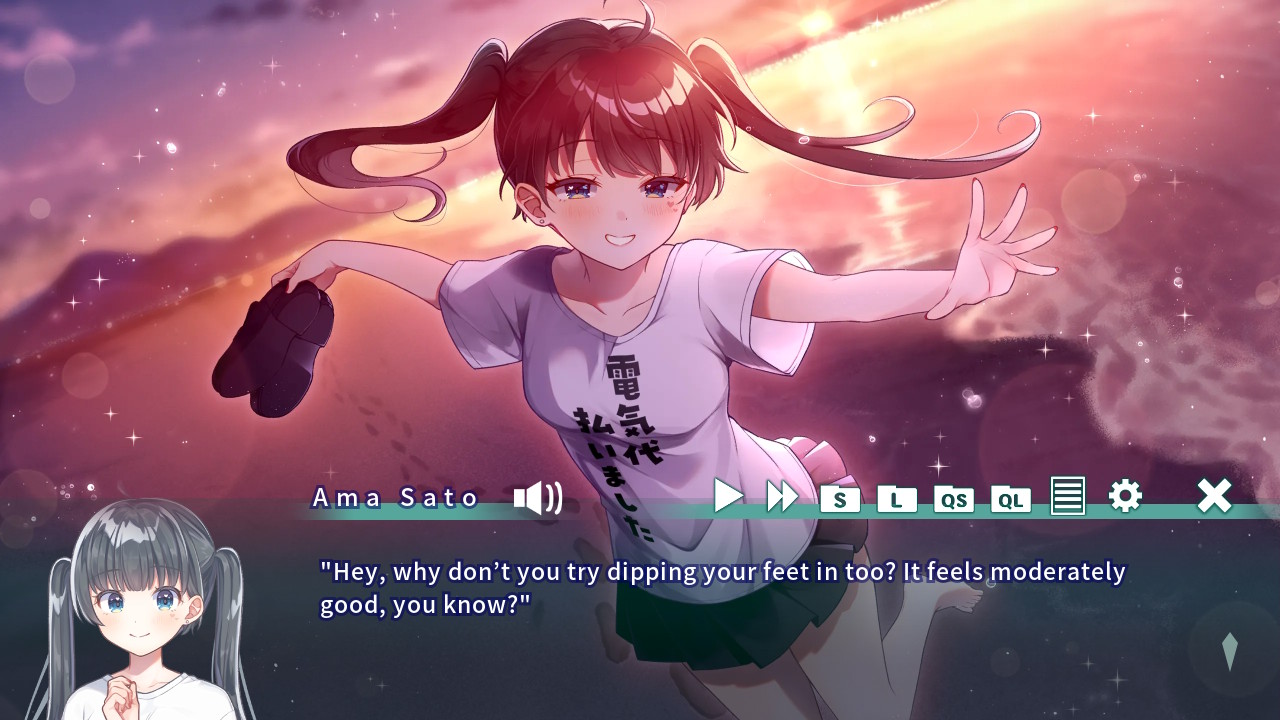
Task: Activate skip mode with the fast-forward icon
Action: [x=784, y=496]
